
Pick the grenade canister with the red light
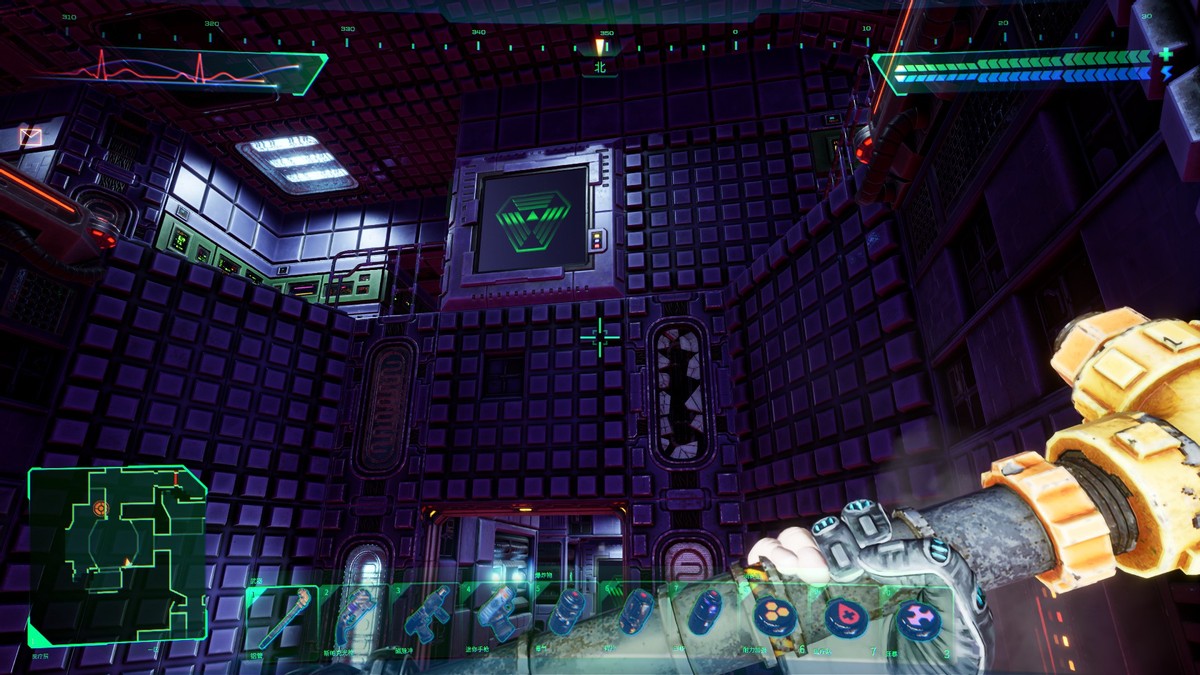pos(635,610)
